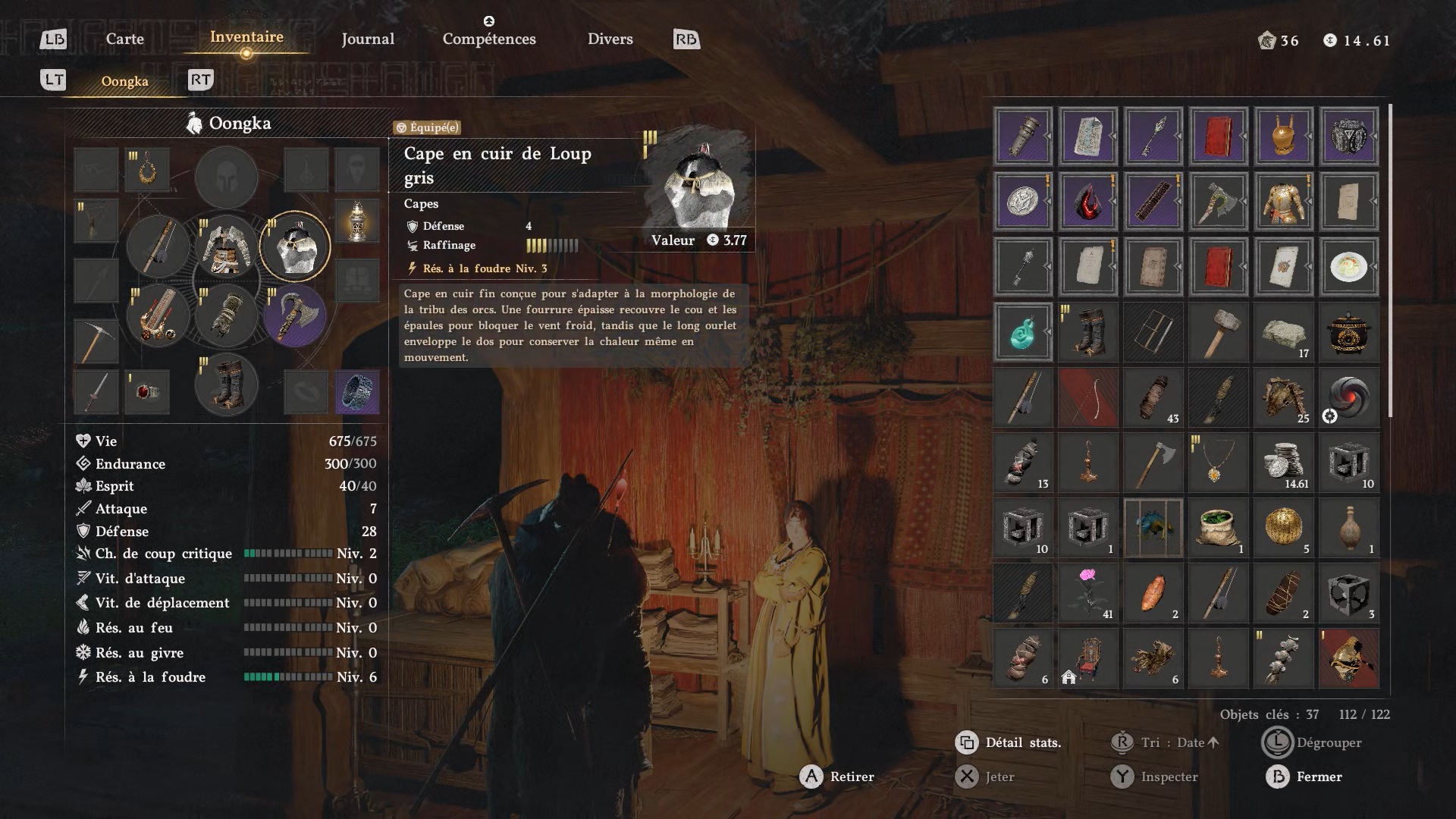Select the pink flower stack of 41

click(x=1088, y=593)
